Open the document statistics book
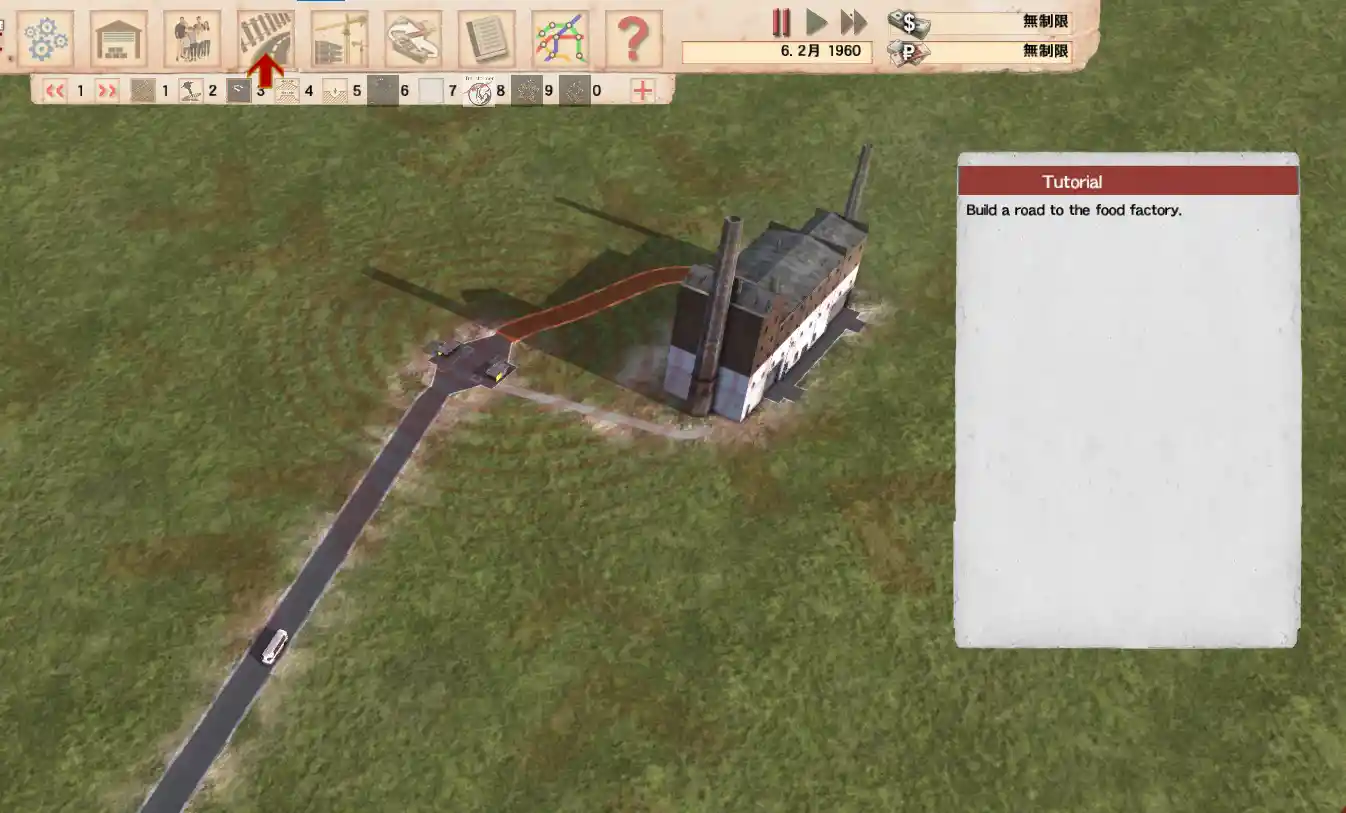The image size is (1346, 813). pyautogui.click(x=486, y=39)
